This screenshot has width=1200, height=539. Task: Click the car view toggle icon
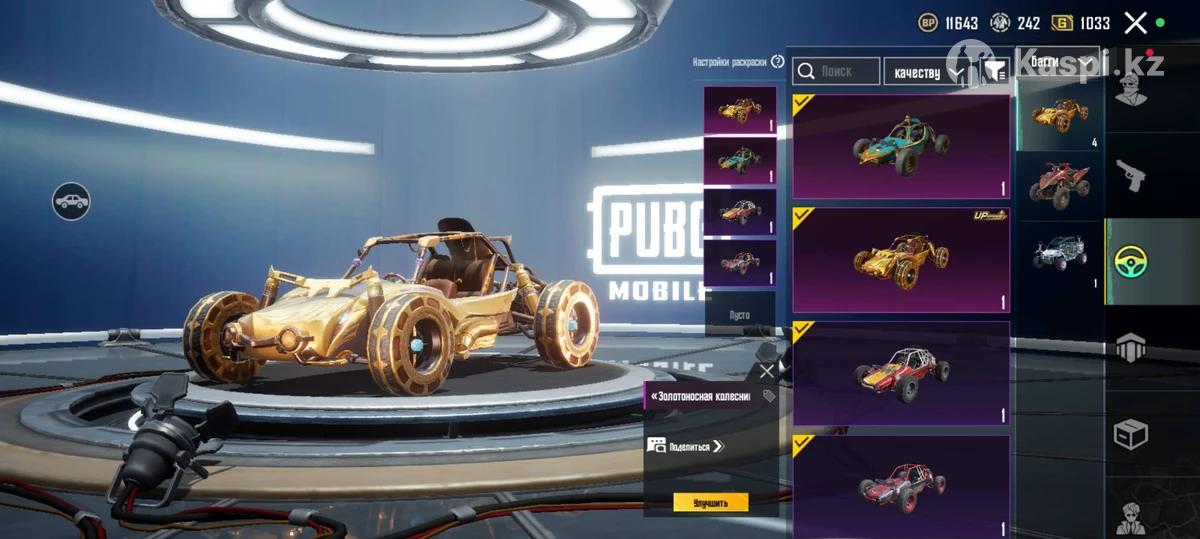pyautogui.click(x=71, y=202)
